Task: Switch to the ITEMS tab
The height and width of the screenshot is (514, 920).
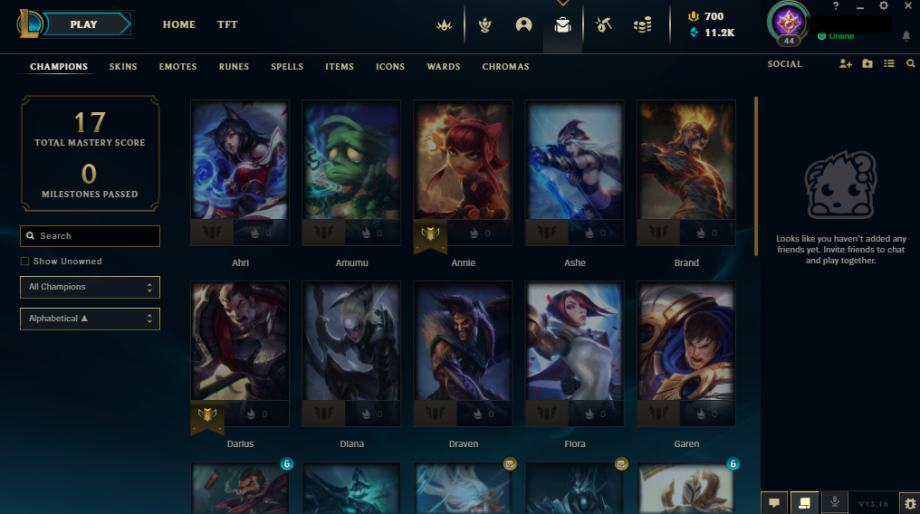Action: click(339, 67)
